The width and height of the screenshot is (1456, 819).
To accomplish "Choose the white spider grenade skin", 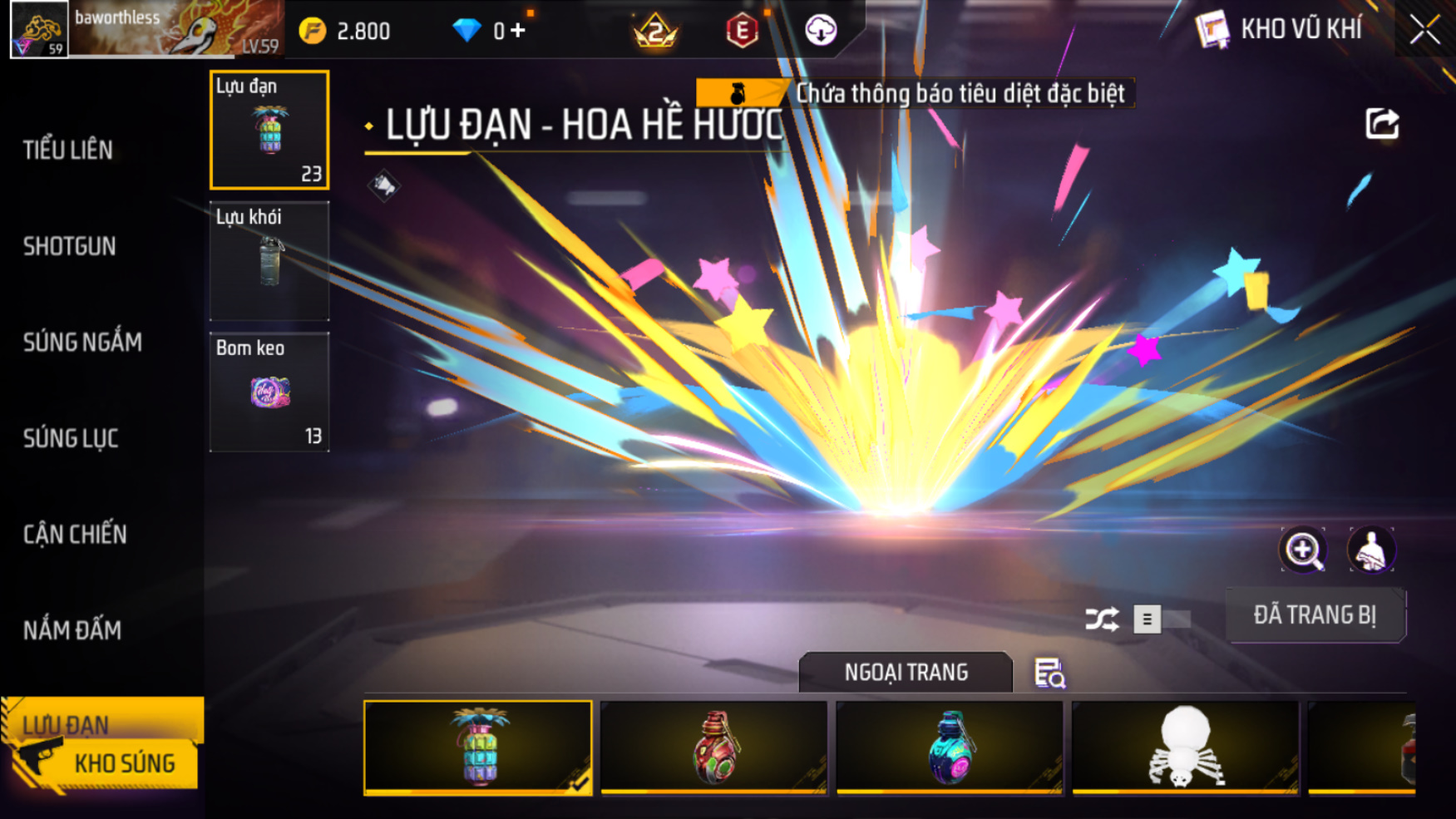I will coord(1185,747).
